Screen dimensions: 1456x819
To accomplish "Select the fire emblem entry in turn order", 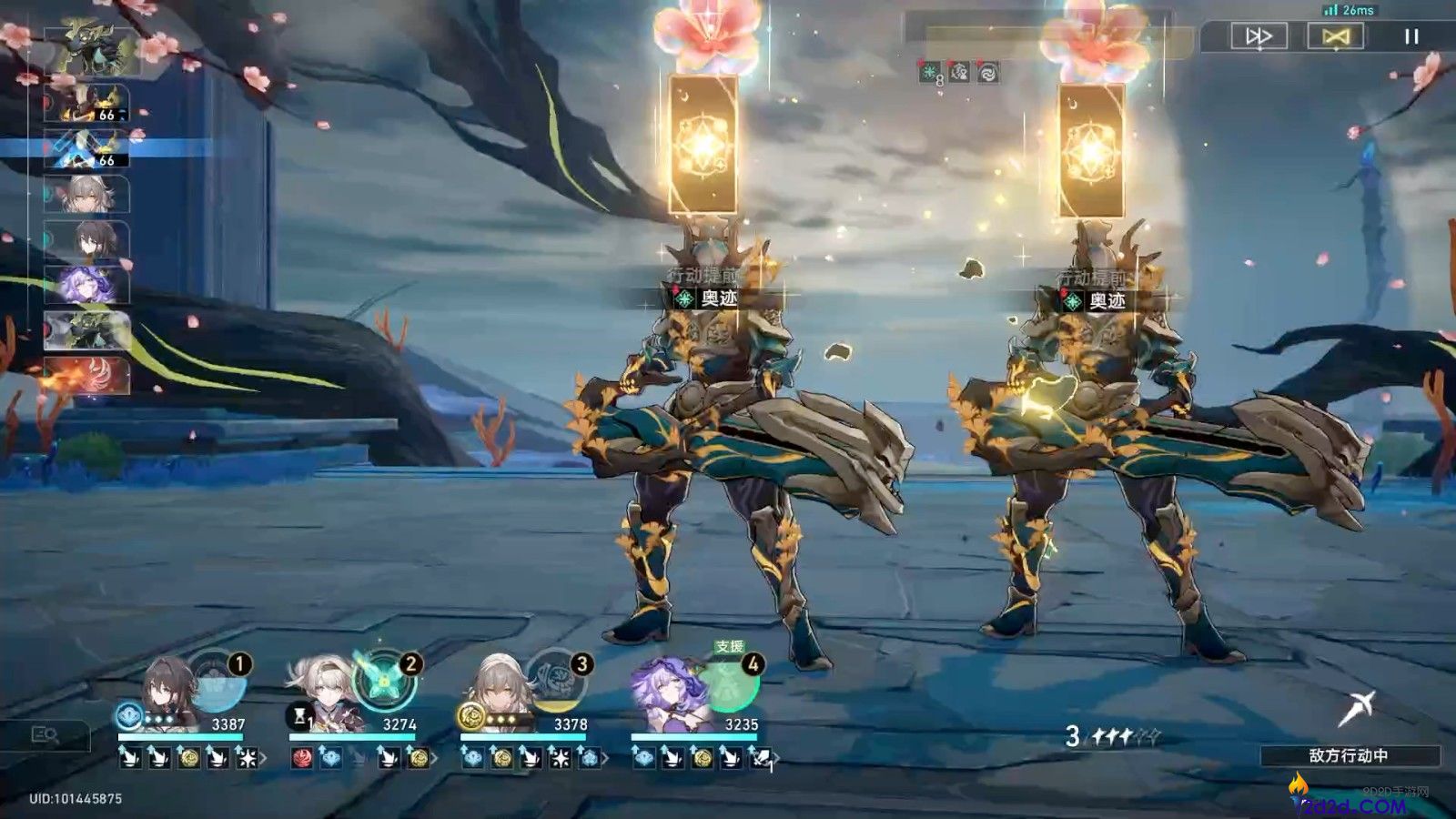I will (x=87, y=376).
